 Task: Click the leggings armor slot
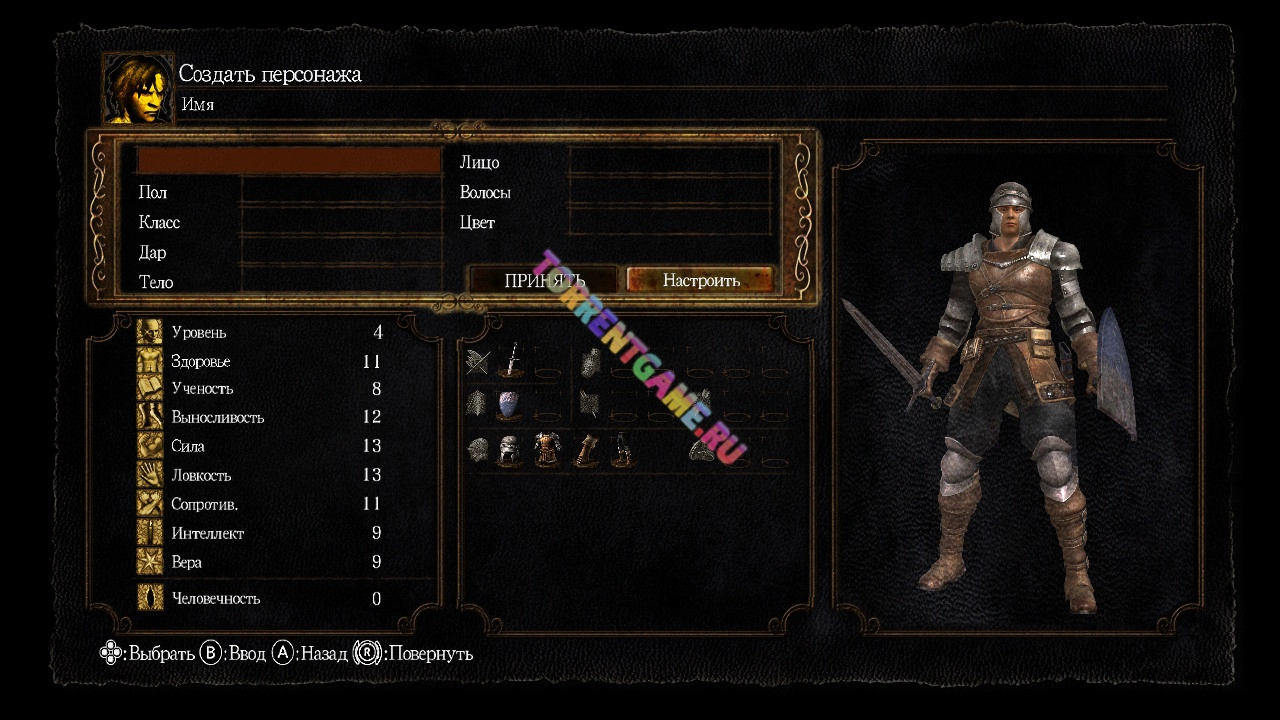[x=621, y=451]
